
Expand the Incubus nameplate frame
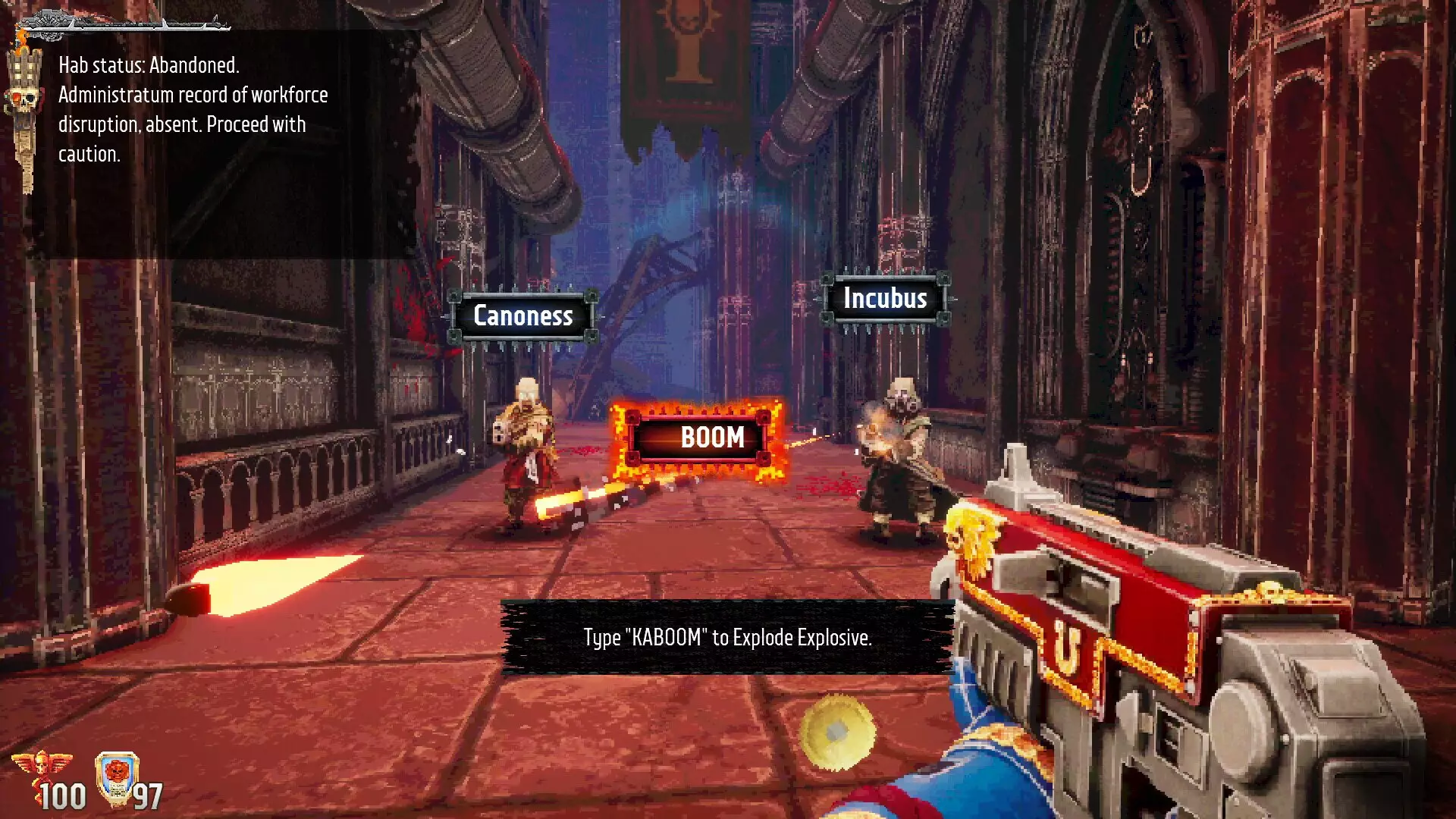(x=883, y=299)
